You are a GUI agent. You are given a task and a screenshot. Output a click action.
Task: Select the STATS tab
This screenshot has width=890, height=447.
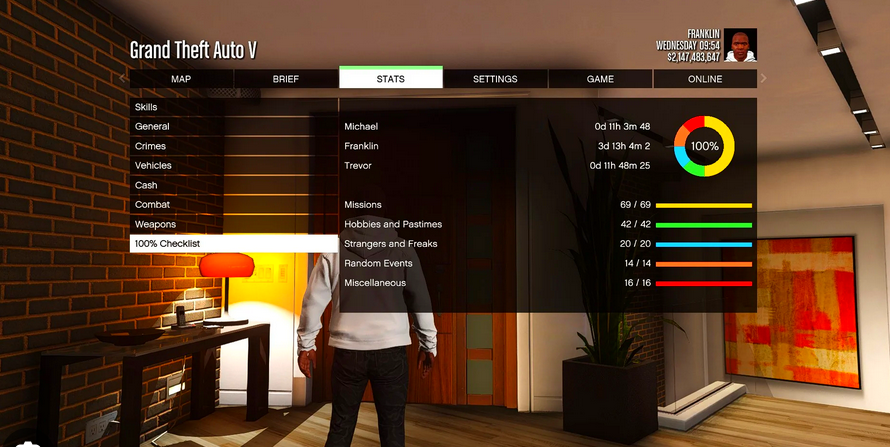[391, 79]
